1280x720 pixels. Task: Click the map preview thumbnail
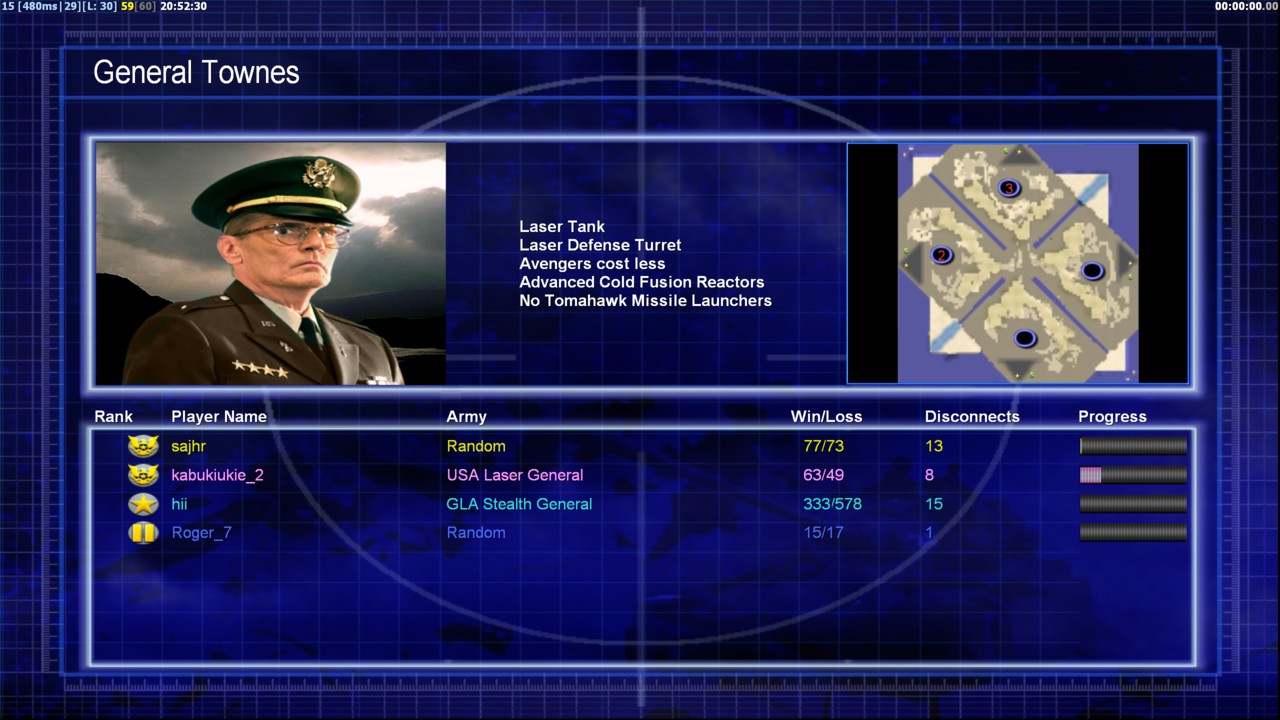[1017, 263]
